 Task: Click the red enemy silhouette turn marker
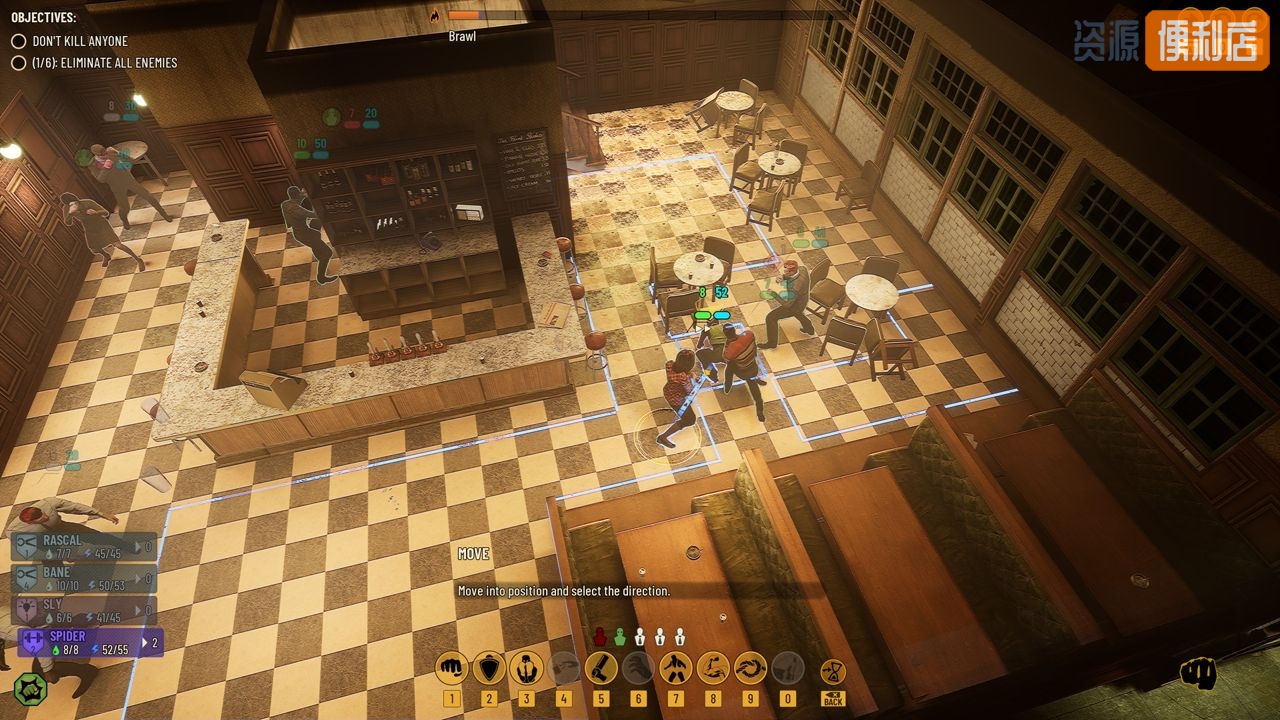(x=600, y=636)
